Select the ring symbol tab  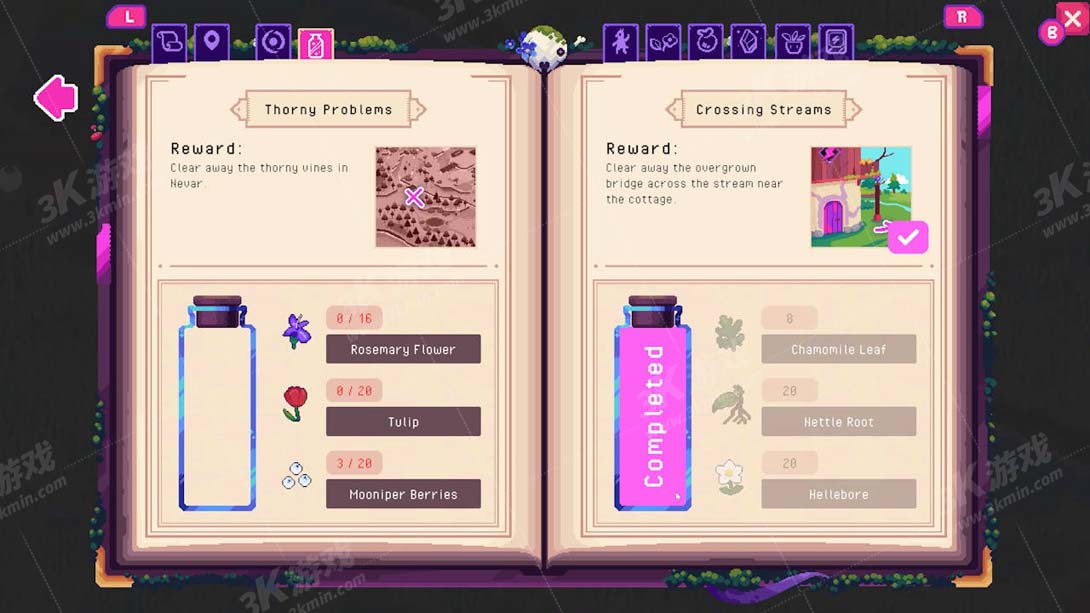273,43
